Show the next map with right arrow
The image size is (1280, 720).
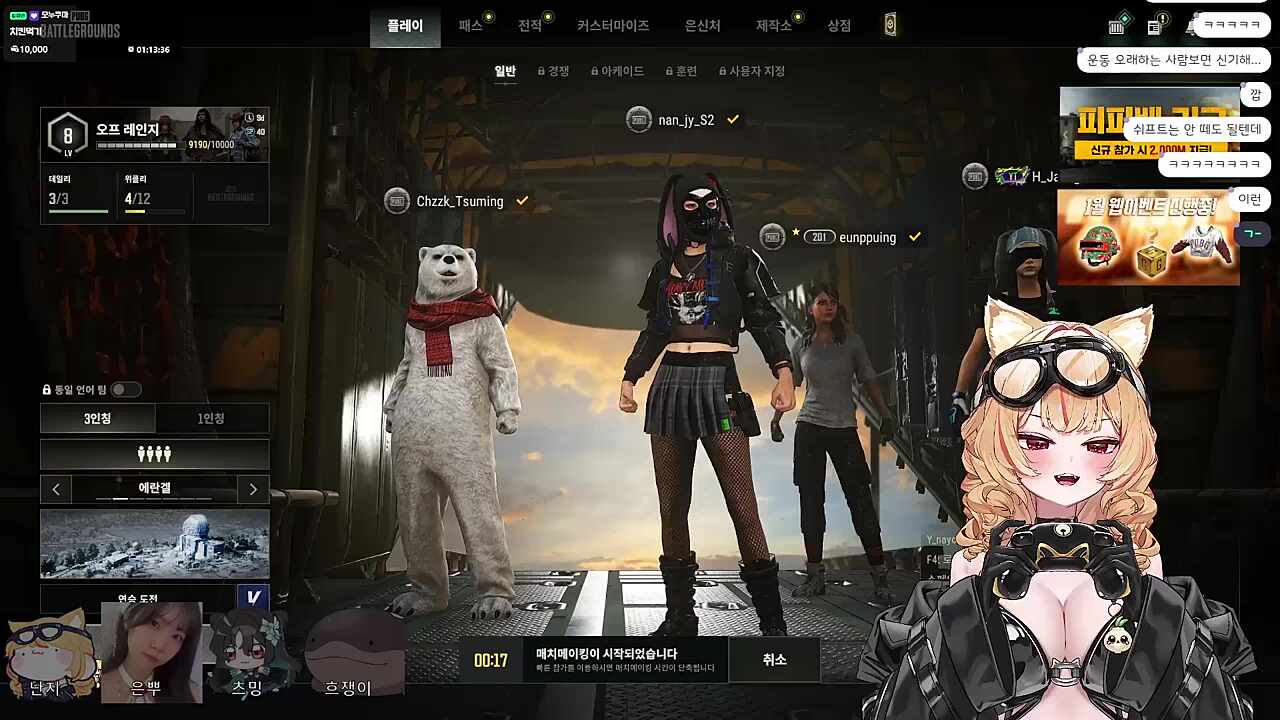pos(253,489)
